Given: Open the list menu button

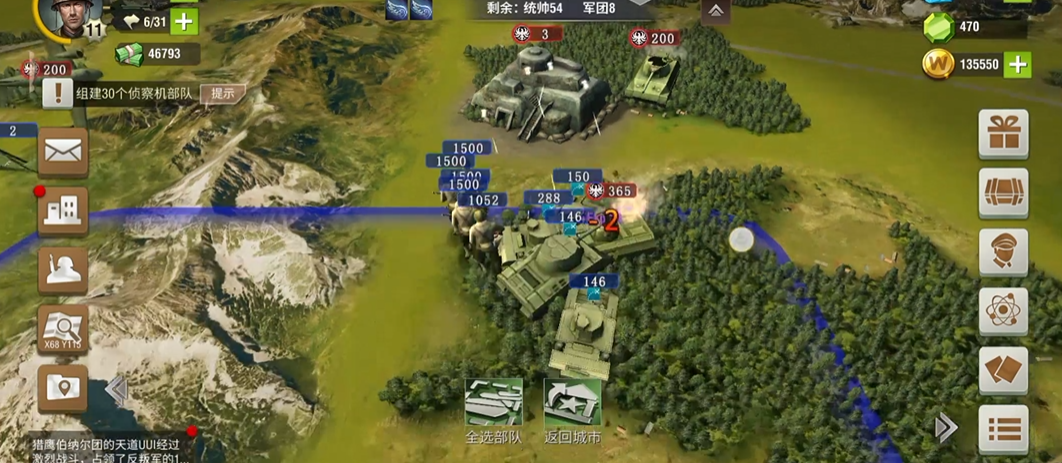Looking at the screenshot, I should 1002,429.
